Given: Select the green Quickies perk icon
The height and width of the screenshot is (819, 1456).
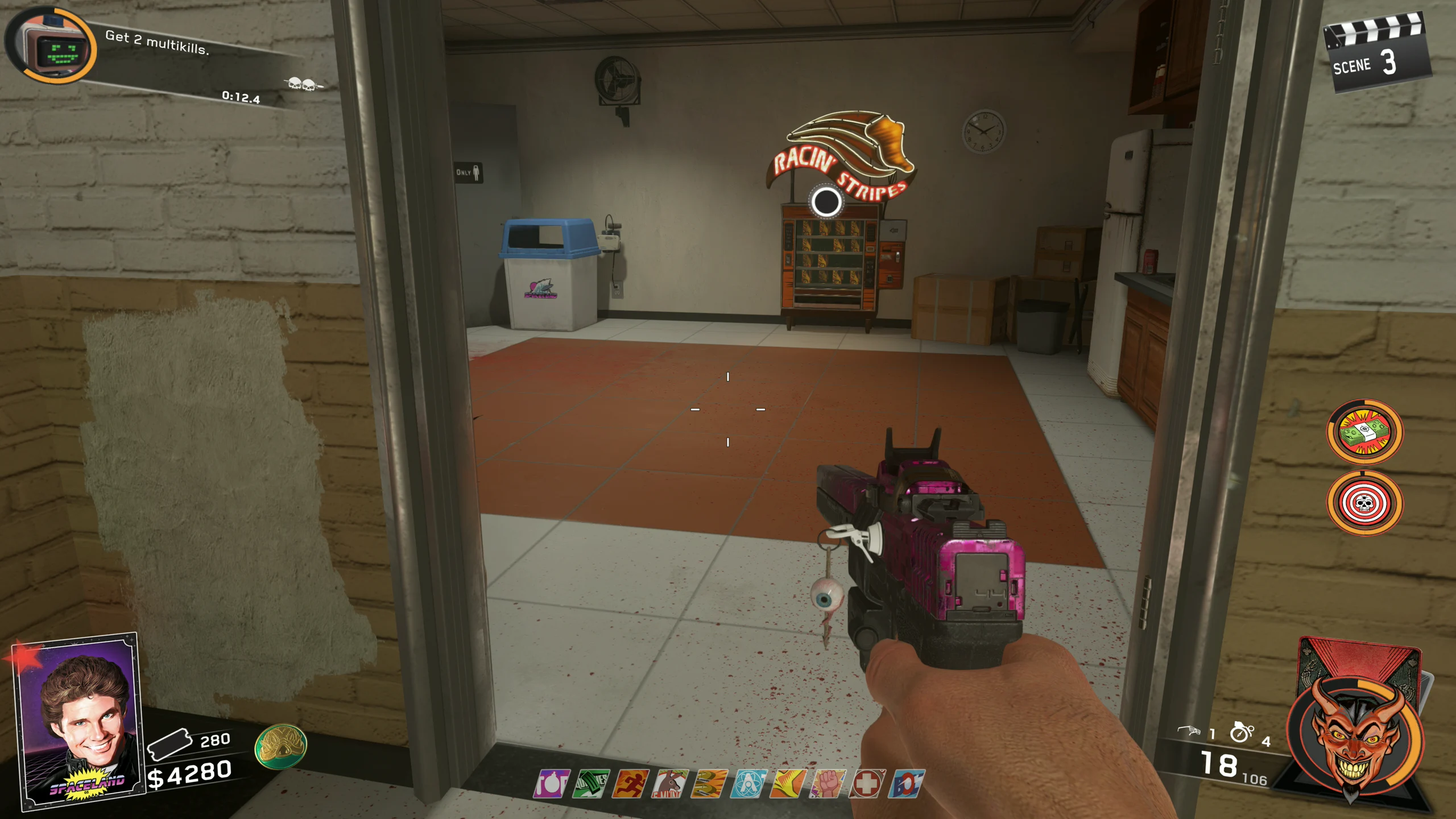Looking at the screenshot, I should click(x=591, y=784).
